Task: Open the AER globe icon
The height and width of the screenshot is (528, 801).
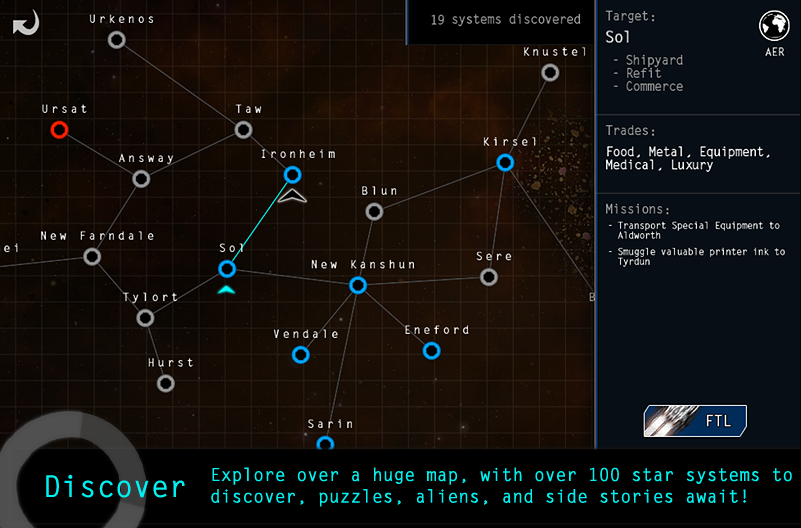Action: click(x=773, y=27)
